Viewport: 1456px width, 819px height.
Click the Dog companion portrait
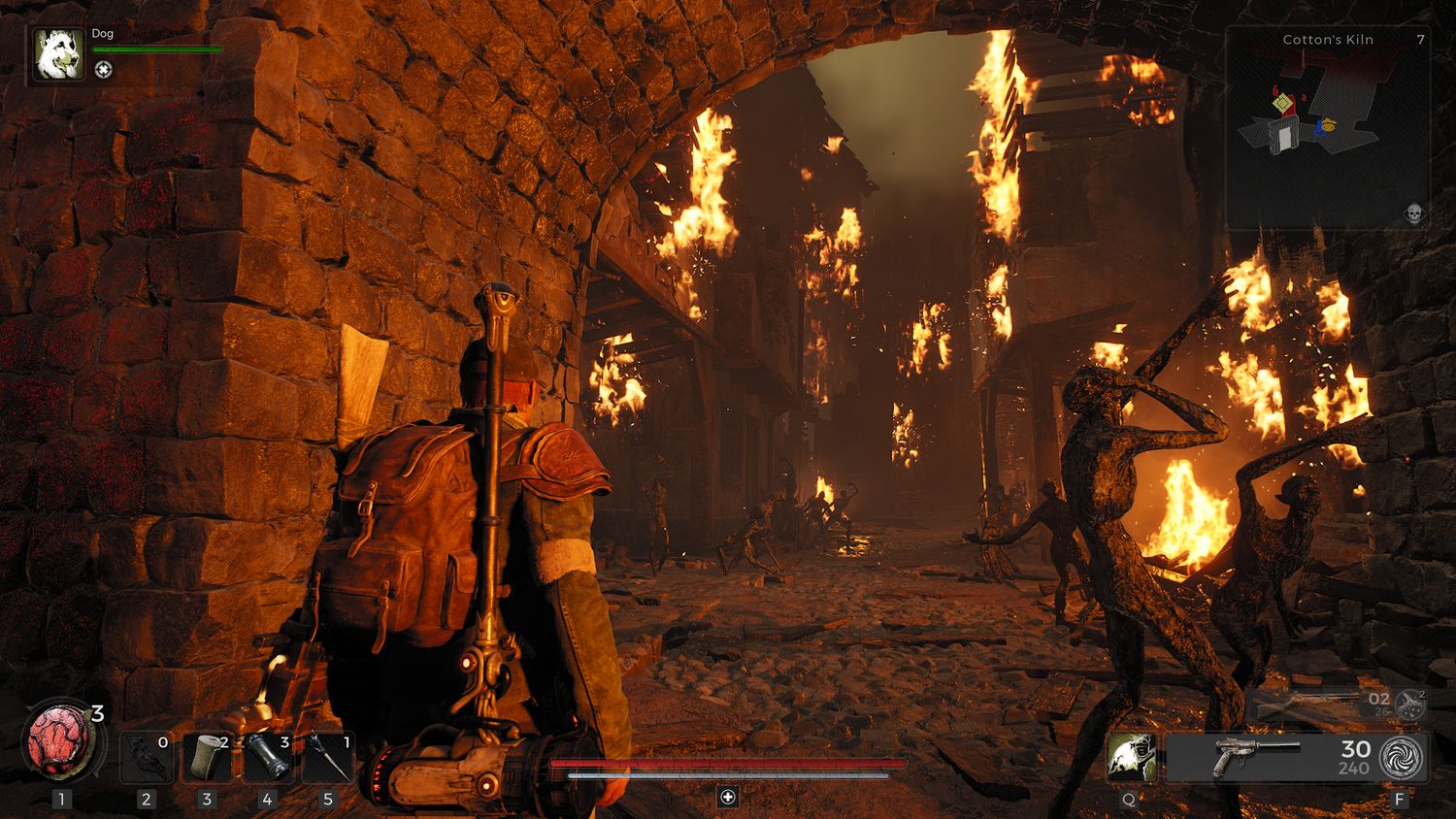pos(58,53)
